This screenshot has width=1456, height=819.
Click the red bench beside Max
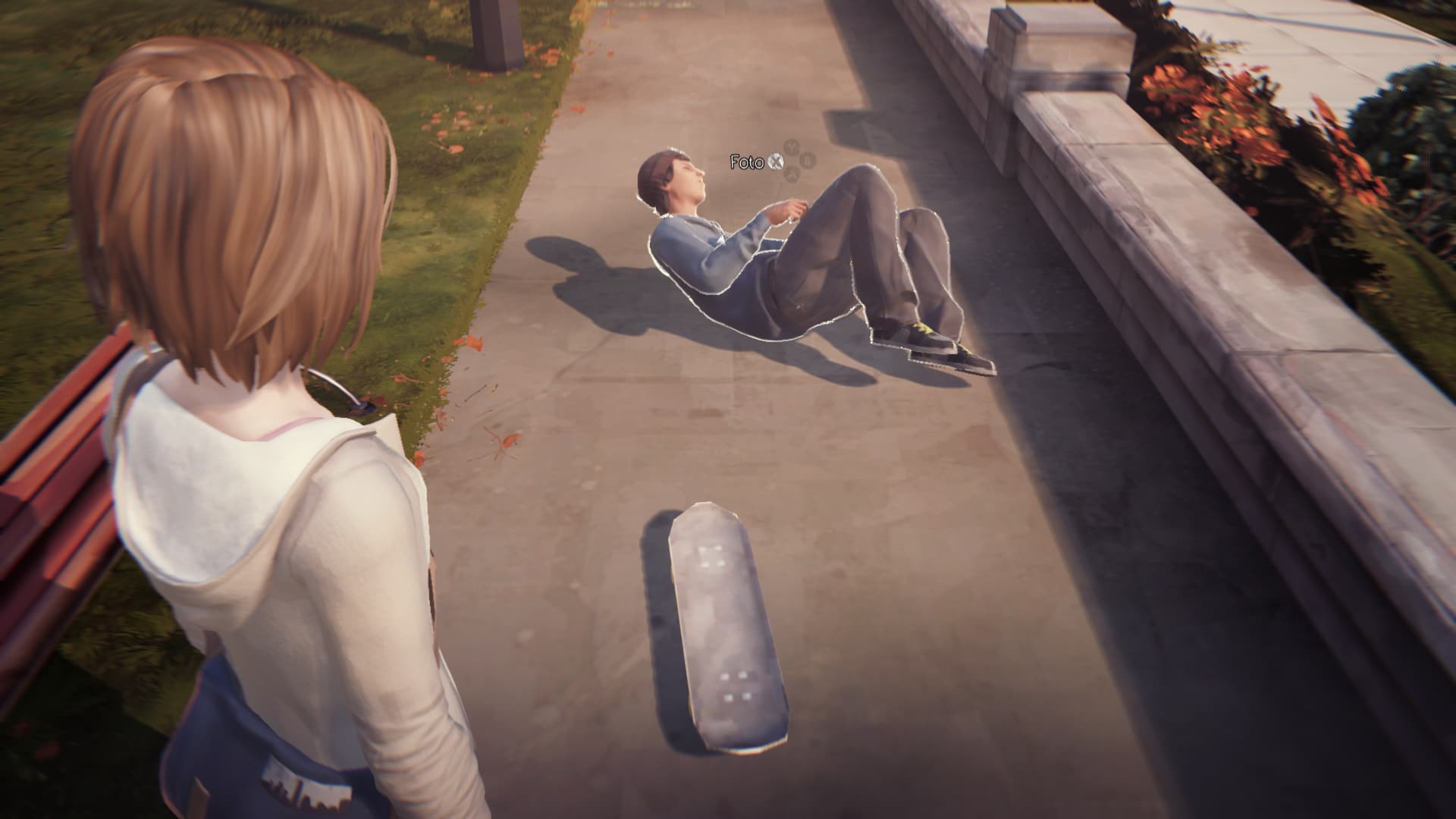coord(57,455)
